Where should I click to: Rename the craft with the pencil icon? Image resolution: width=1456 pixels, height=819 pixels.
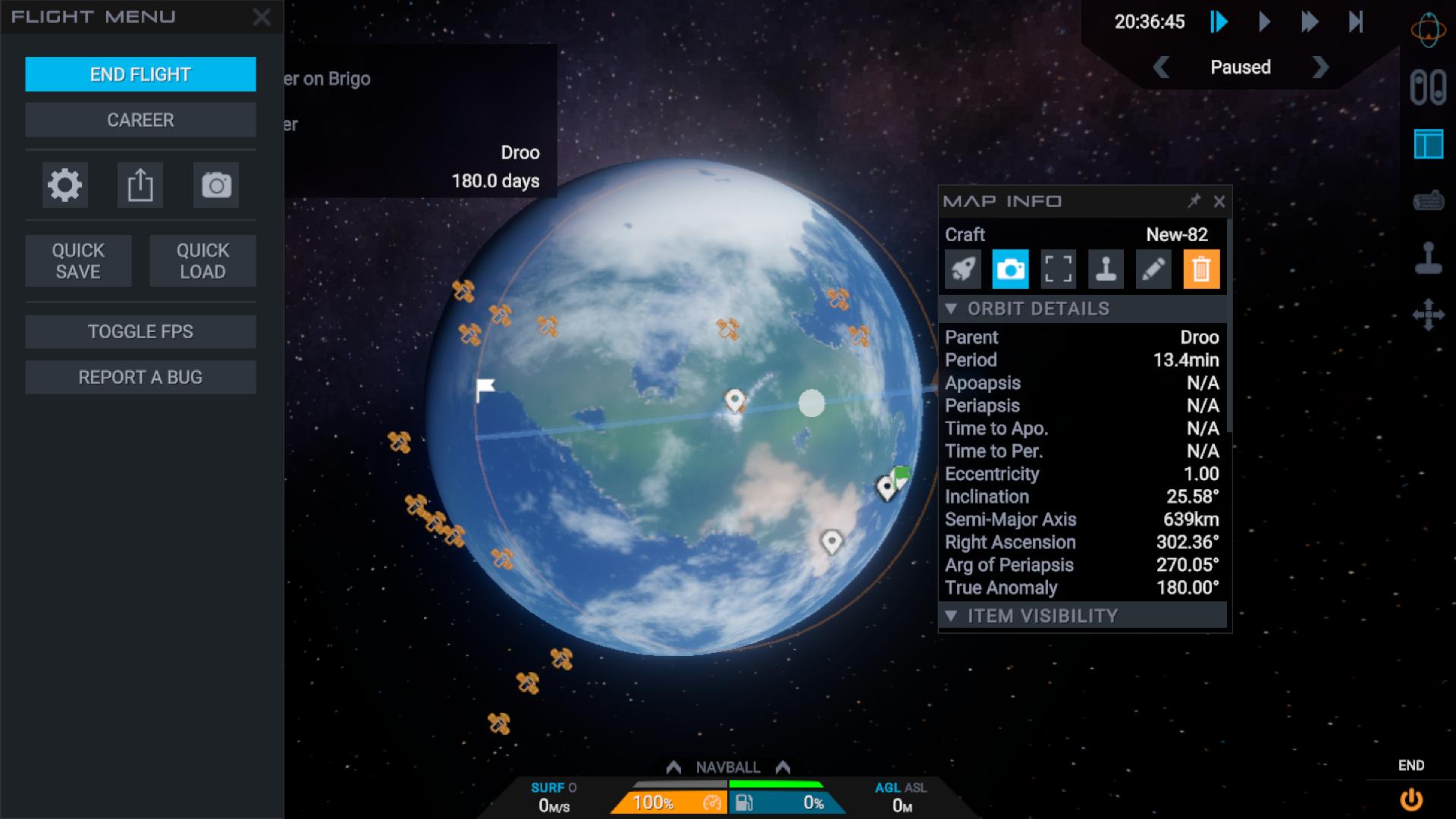pos(1153,269)
